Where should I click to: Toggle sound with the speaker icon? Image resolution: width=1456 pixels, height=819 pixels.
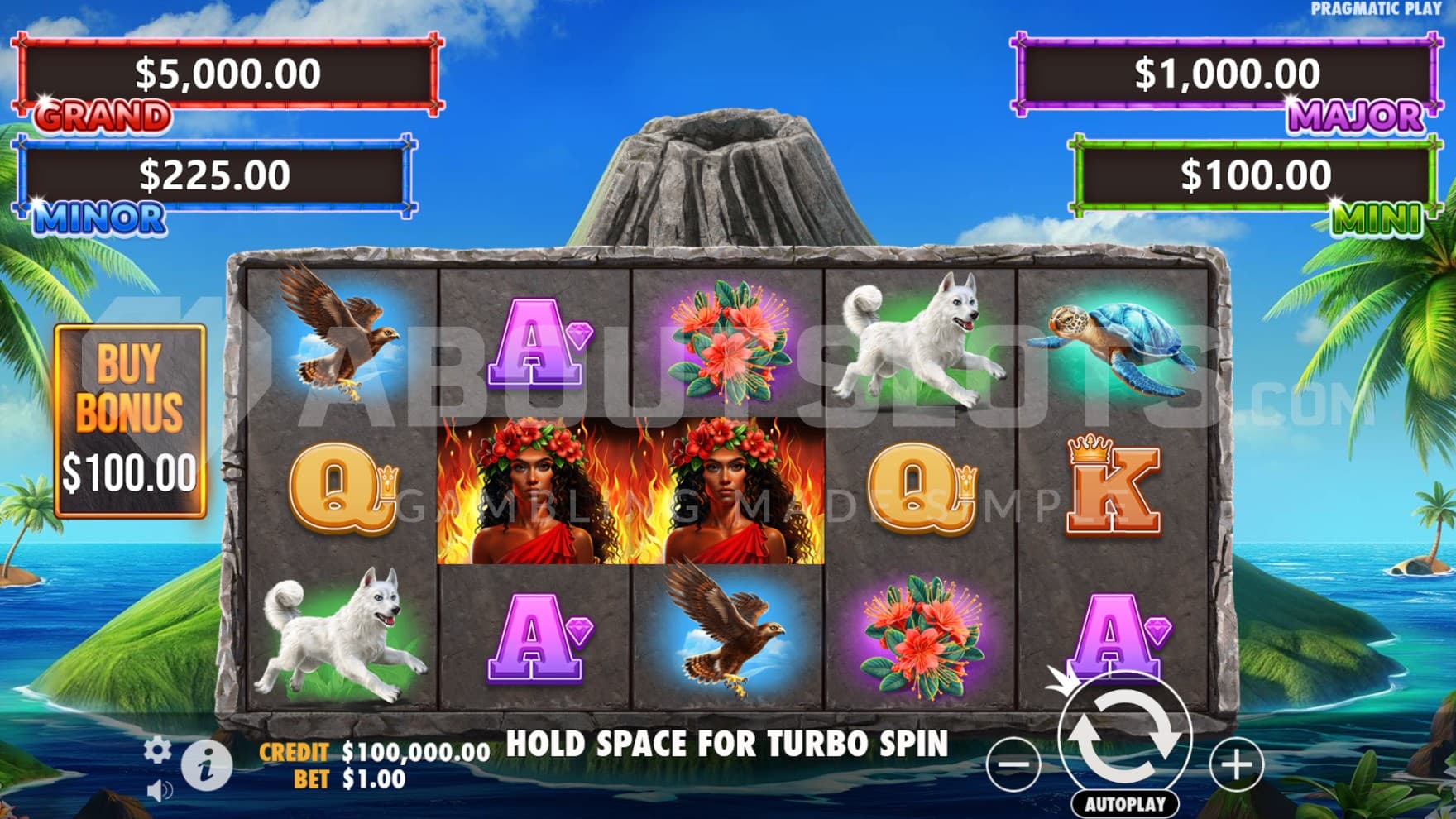[158, 792]
